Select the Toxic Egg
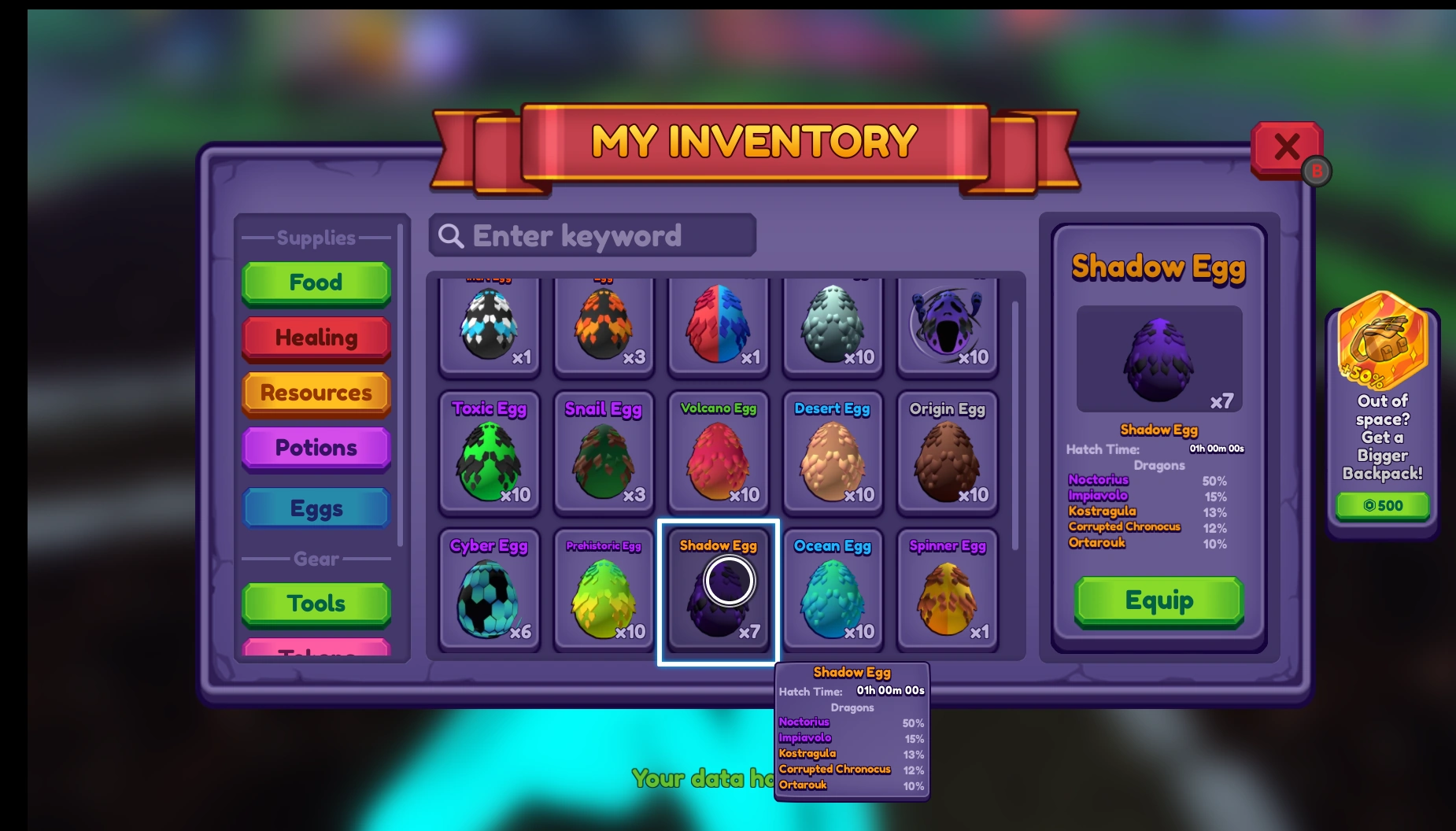 tap(489, 455)
